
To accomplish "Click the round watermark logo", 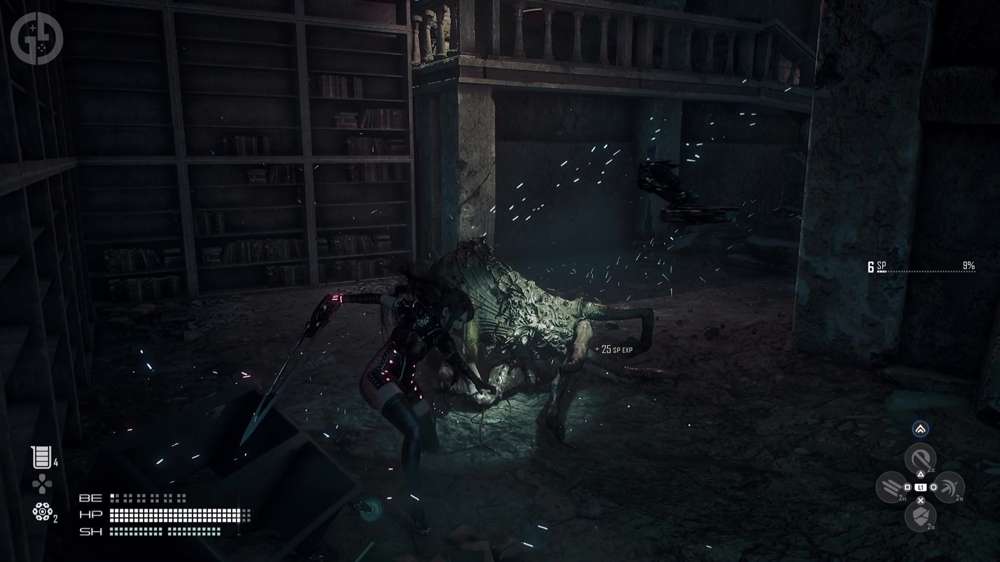I will tap(34, 36).
